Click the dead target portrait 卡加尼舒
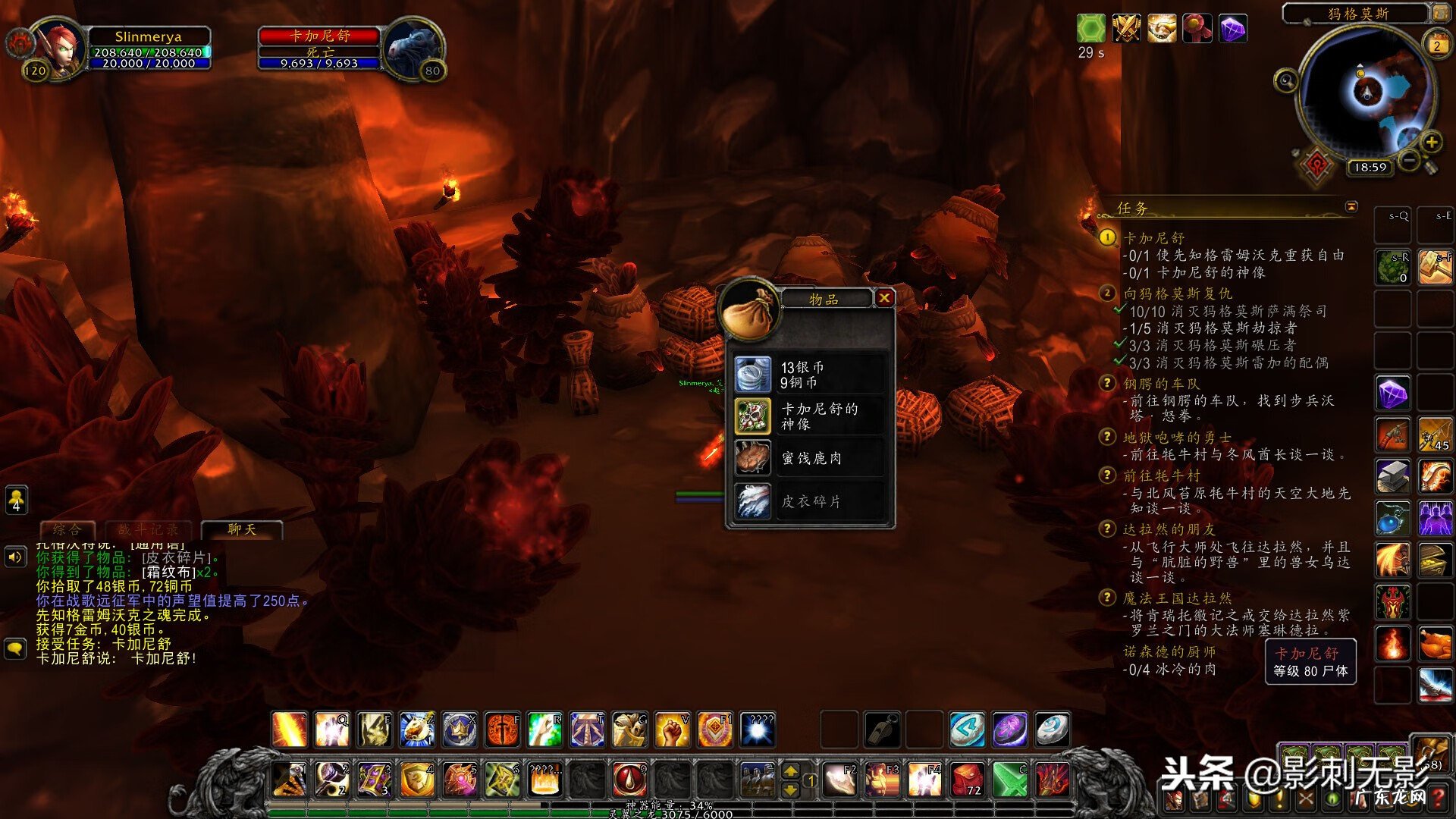The image size is (1456, 819). click(x=412, y=49)
